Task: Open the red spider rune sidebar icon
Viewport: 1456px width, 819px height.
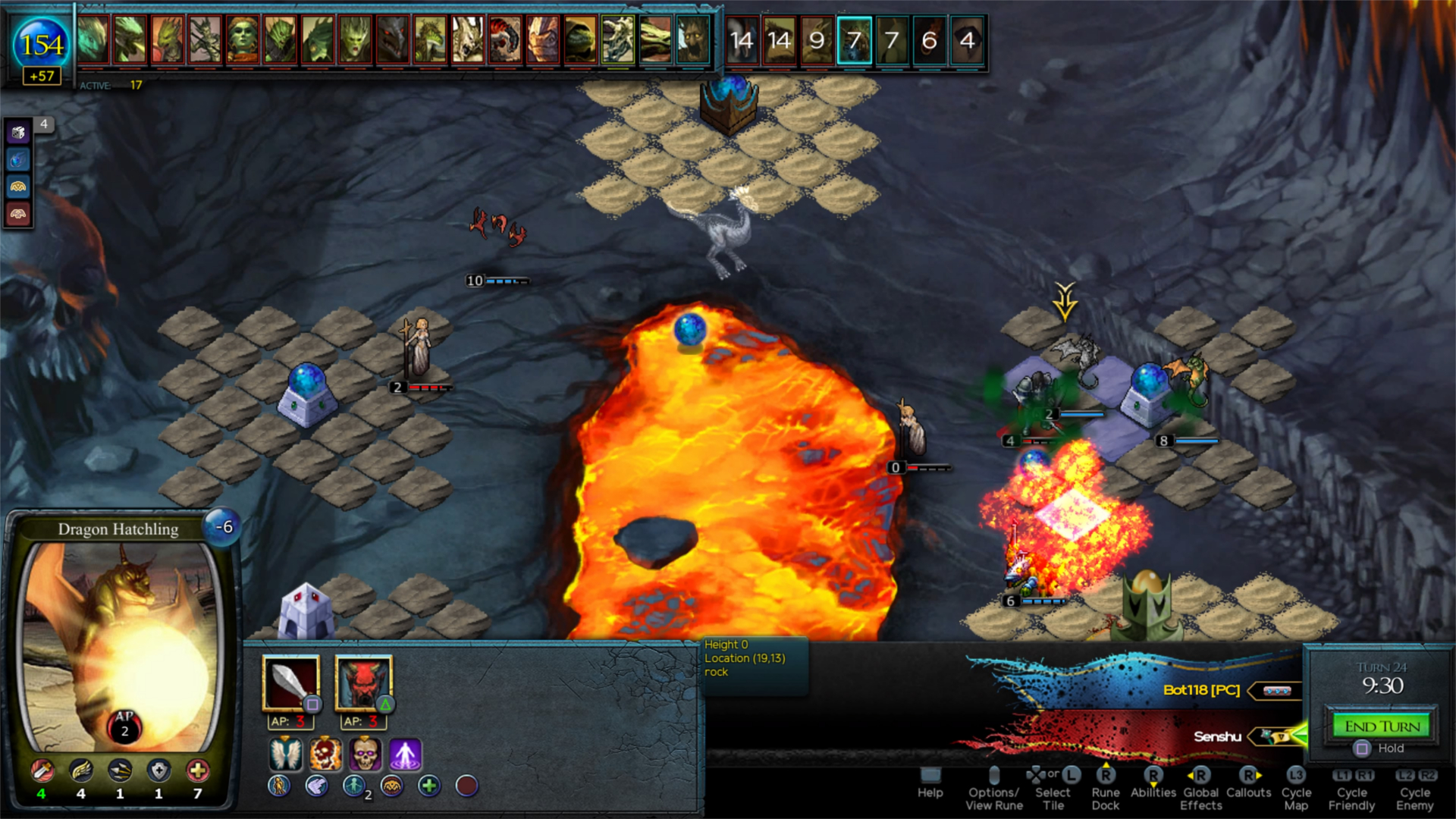Action: (17, 214)
